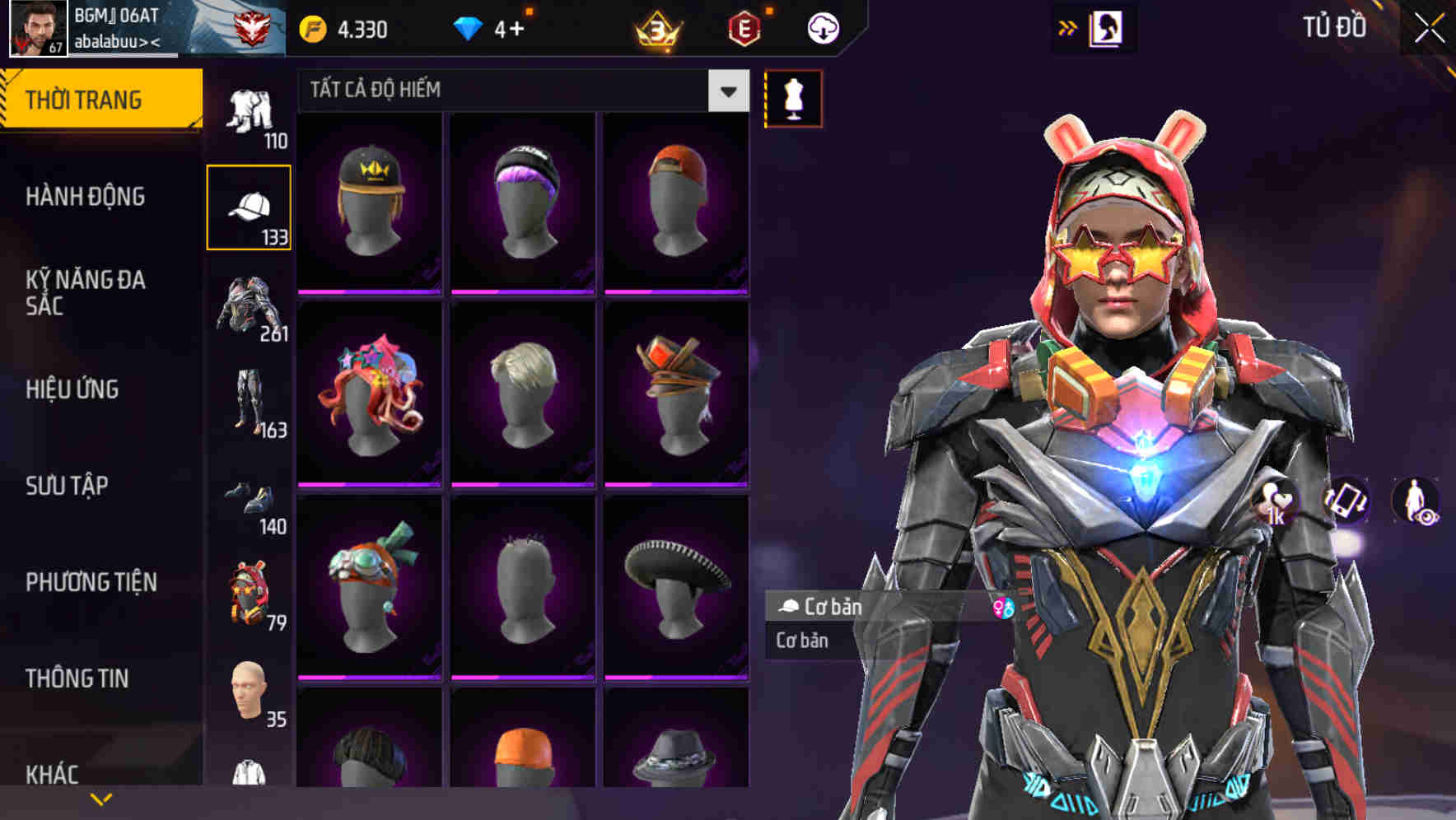Viewport: 1456px width, 820px height.
Task: Open the TẤT CẢ ĐỘ HIẾM rarity dropdown
Action: click(x=519, y=91)
